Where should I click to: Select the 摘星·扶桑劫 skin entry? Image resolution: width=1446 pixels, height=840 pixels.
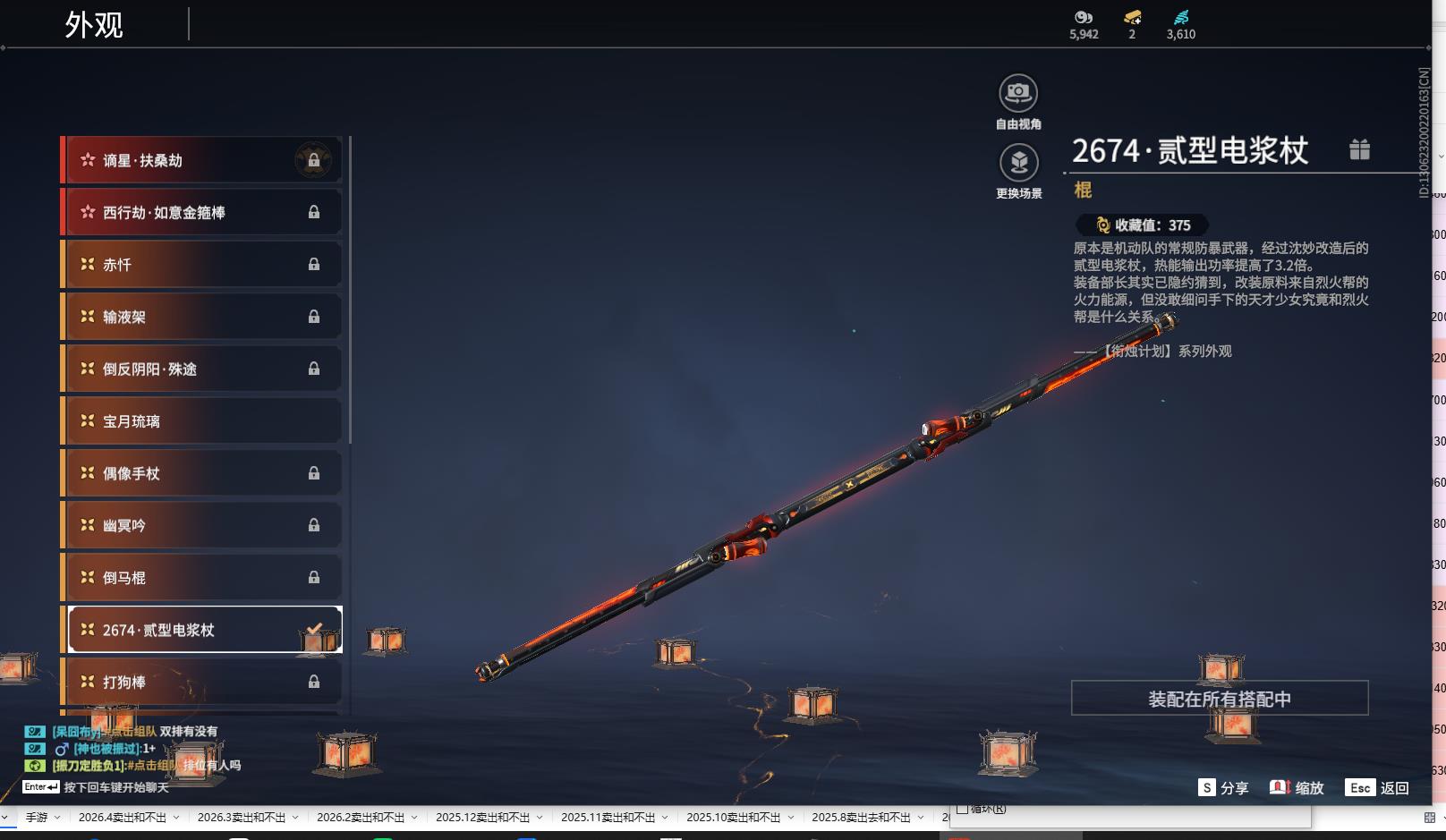(202, 160)
